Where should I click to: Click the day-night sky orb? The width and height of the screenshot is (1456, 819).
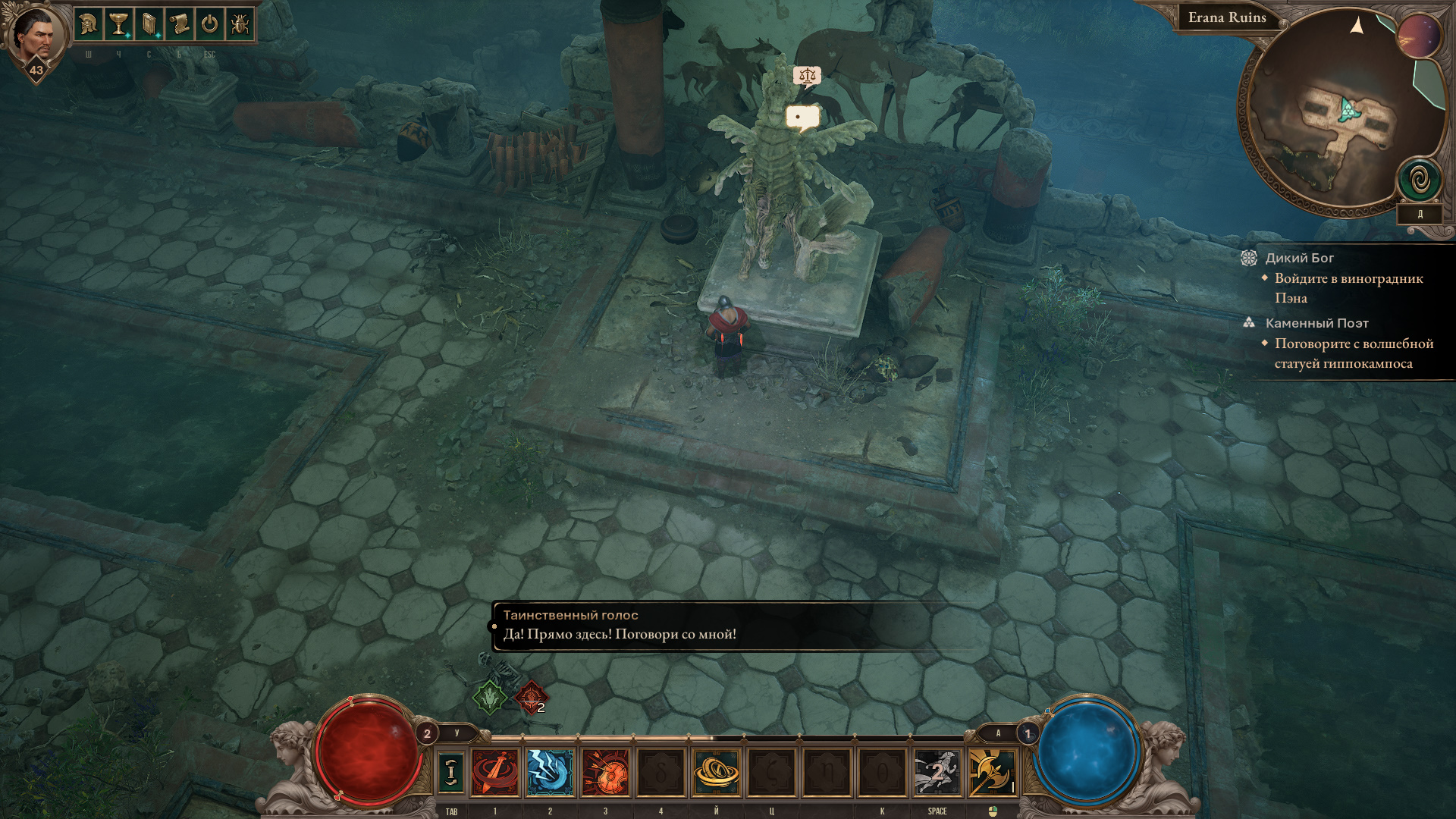[x=1419, y=36]
